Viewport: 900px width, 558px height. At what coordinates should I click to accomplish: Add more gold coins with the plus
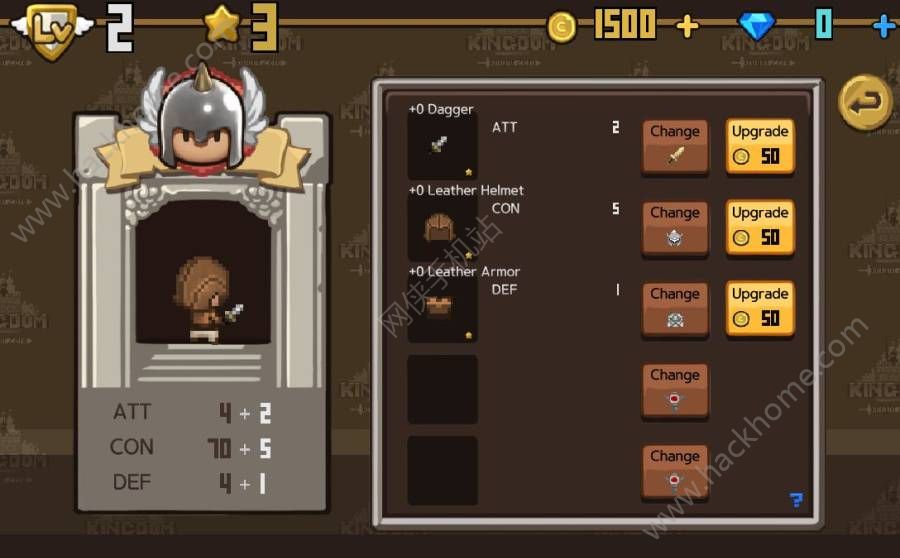(687, 25)
